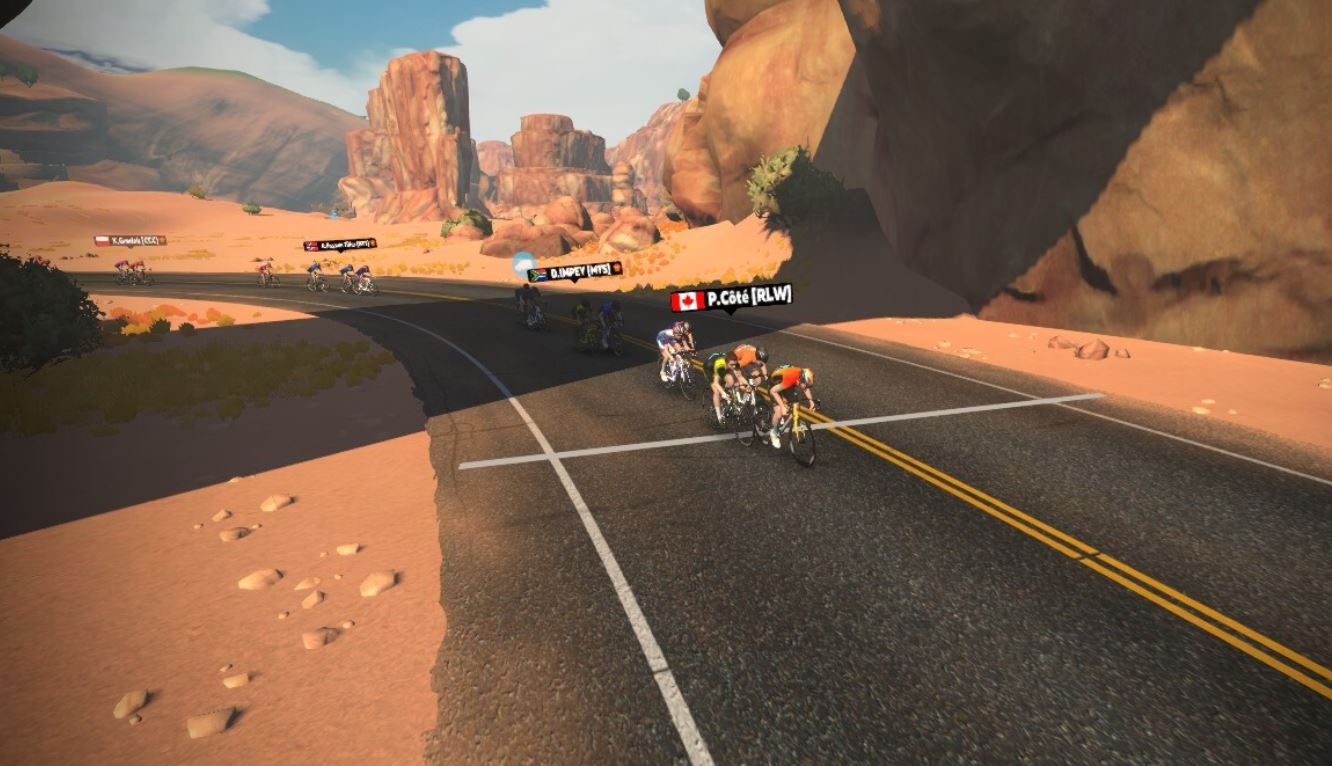
Task: Select the P.Côté [RLW] rider name tag
Action: point(731,297)
